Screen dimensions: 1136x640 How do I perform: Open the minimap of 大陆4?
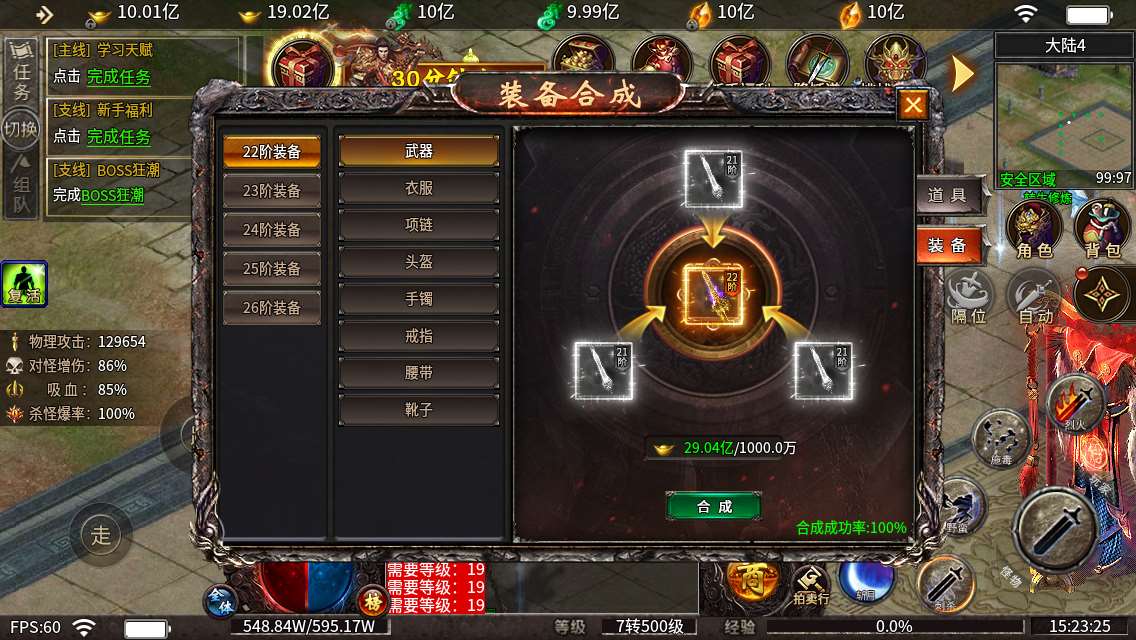pos(1064,120)
